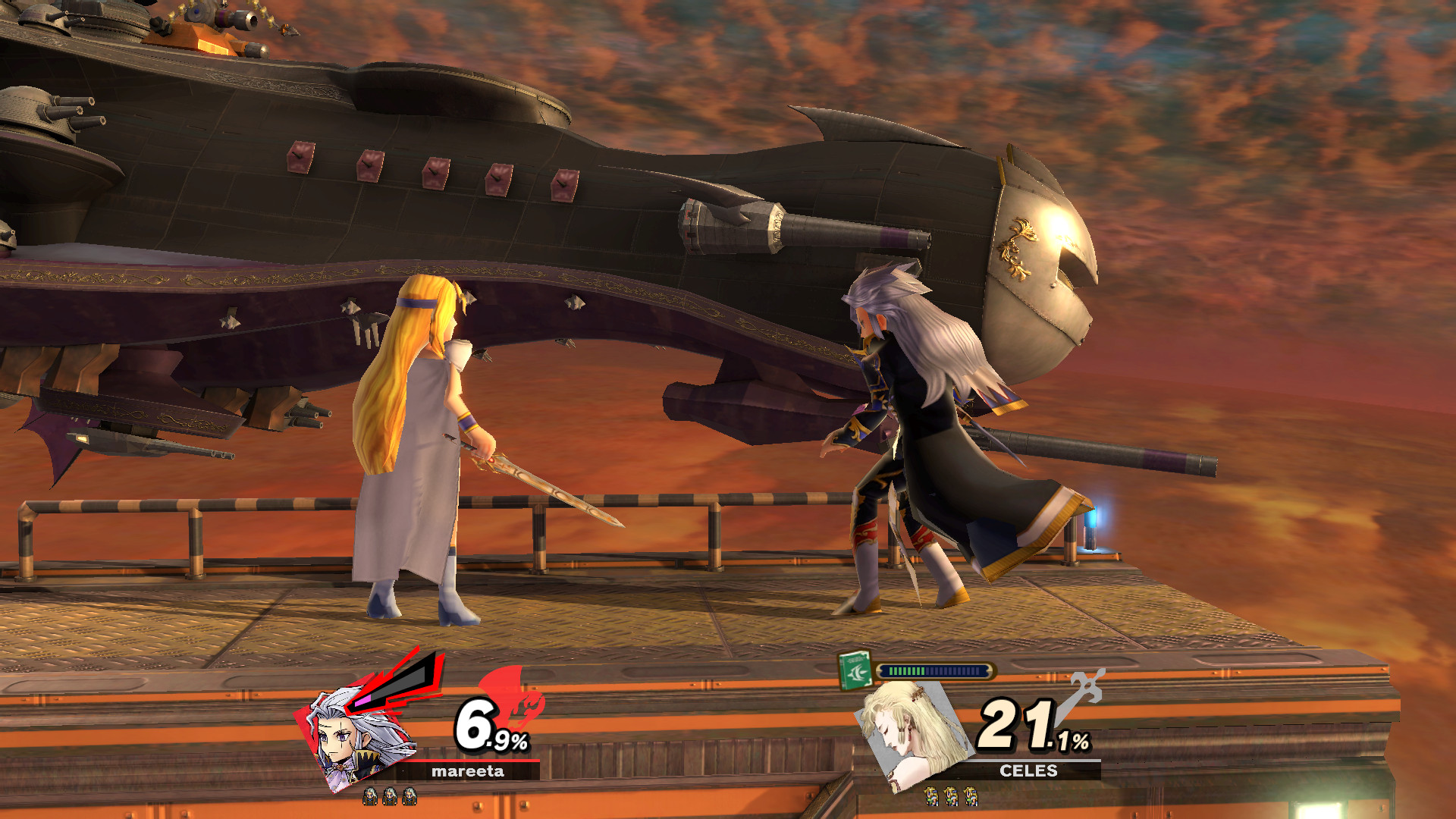
Task: Select the pink training damage meter on mareeta's badge
Action: [x=363, y=701]
